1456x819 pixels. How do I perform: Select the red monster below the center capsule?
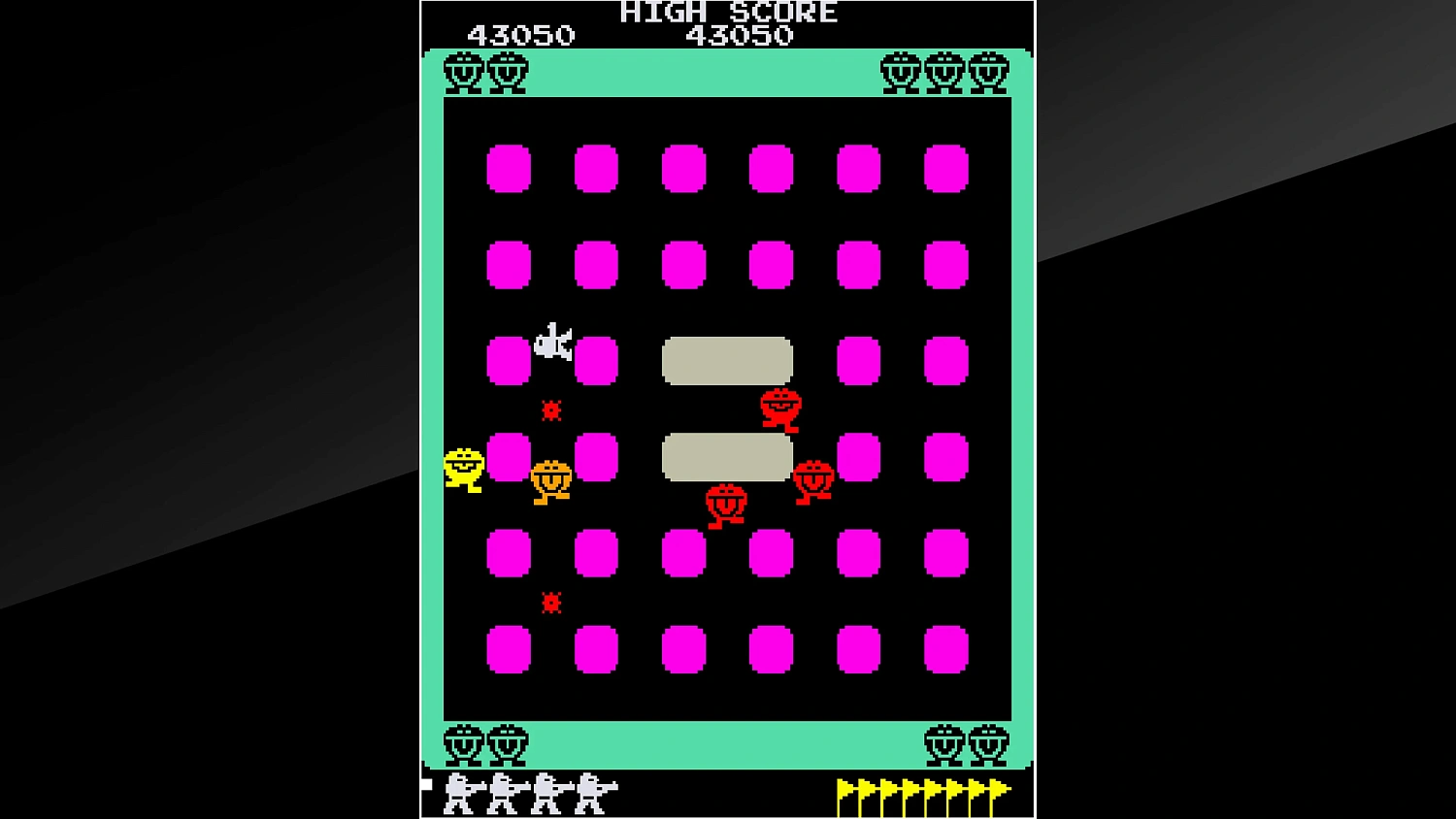click(728, 501)
